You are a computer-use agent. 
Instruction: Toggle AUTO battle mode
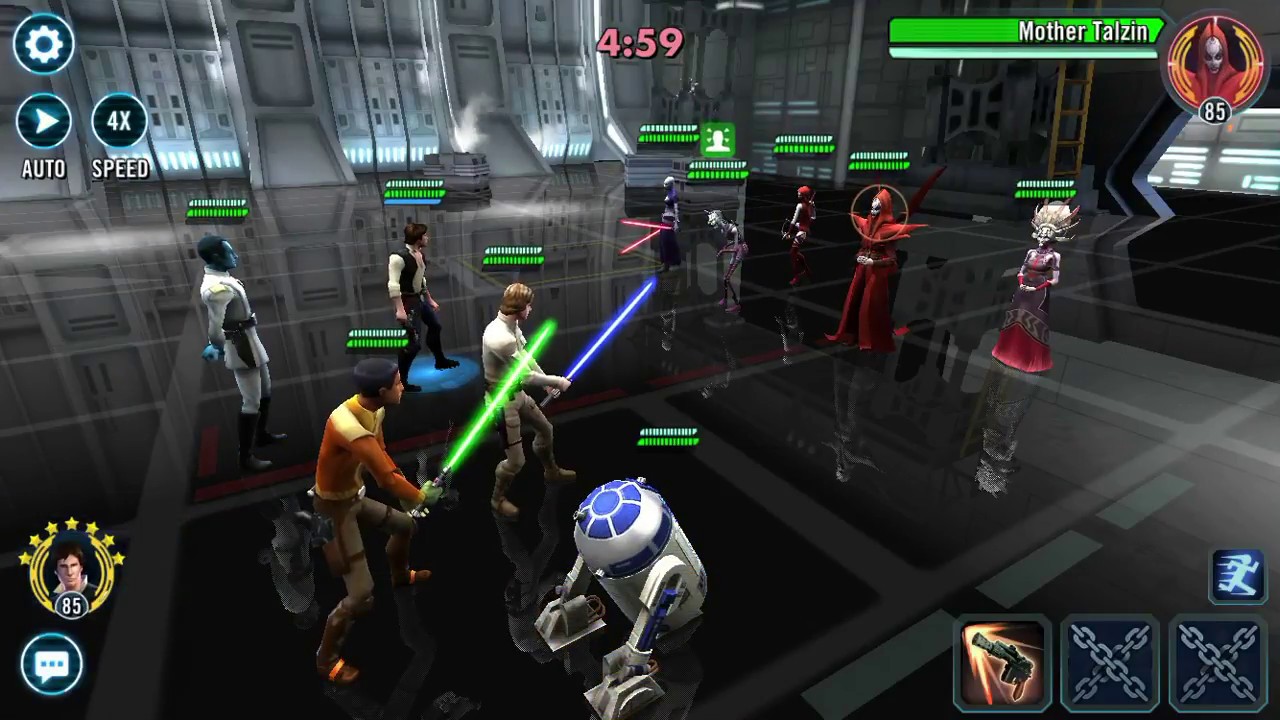44,122
